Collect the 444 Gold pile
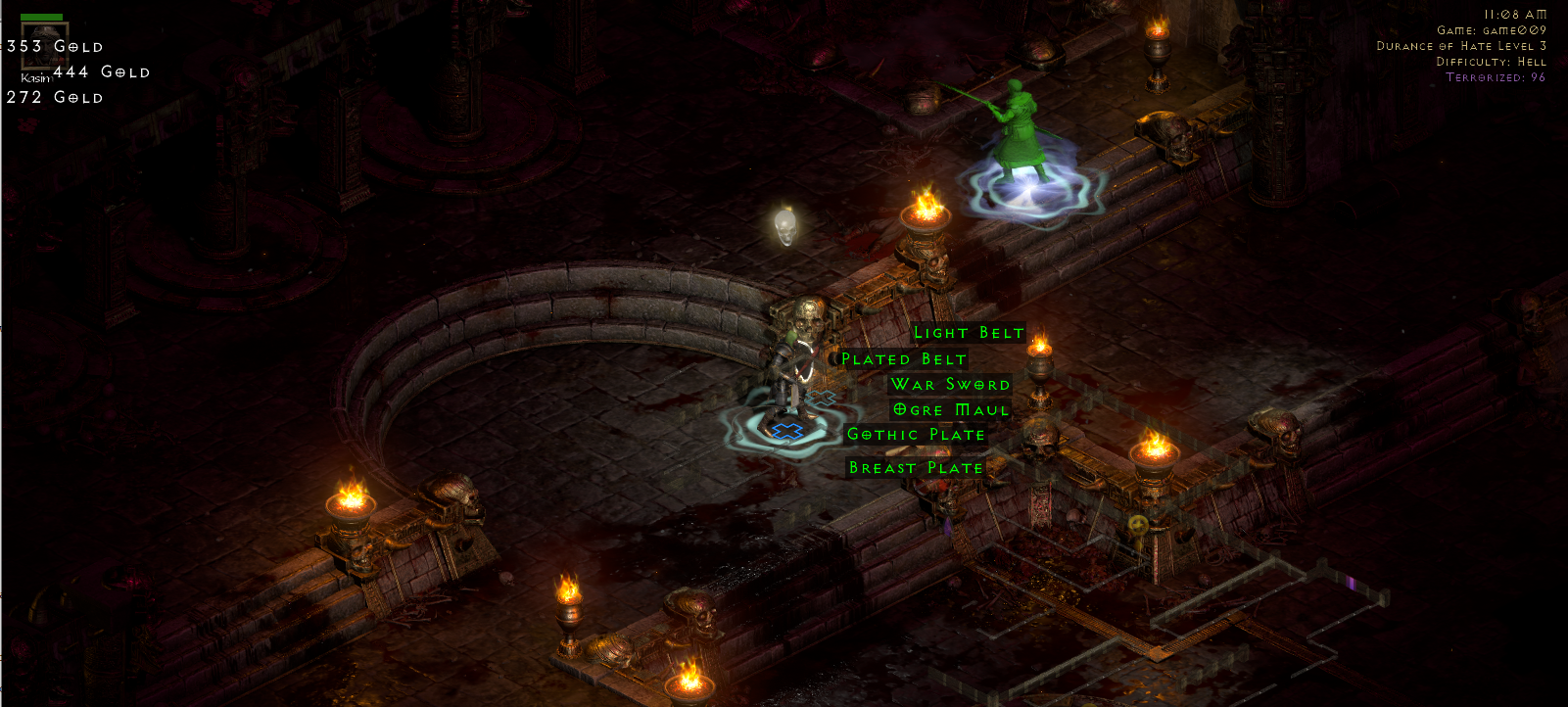Viewport: 1568px width, 707px height. pos(103,71)
